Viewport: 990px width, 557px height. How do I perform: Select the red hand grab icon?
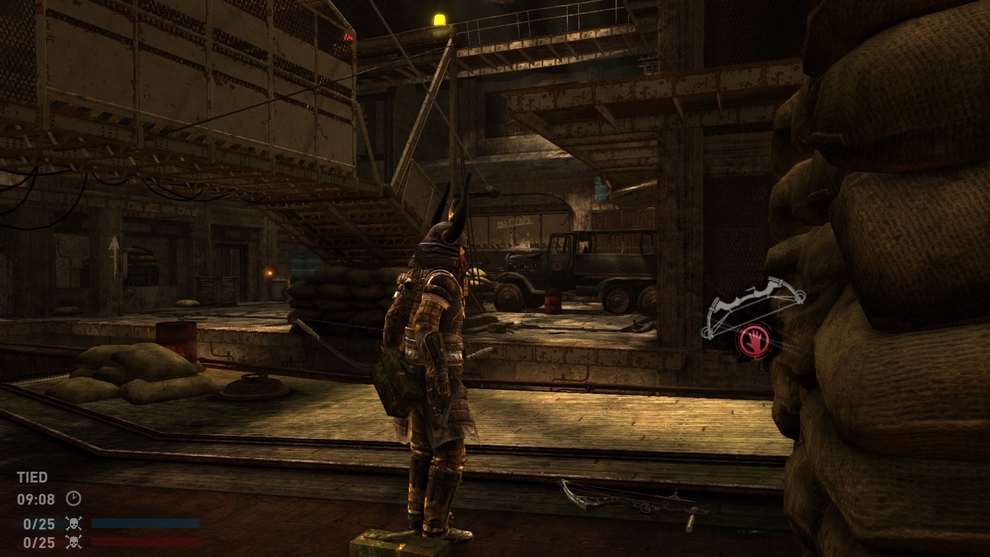tap(753, 341)
